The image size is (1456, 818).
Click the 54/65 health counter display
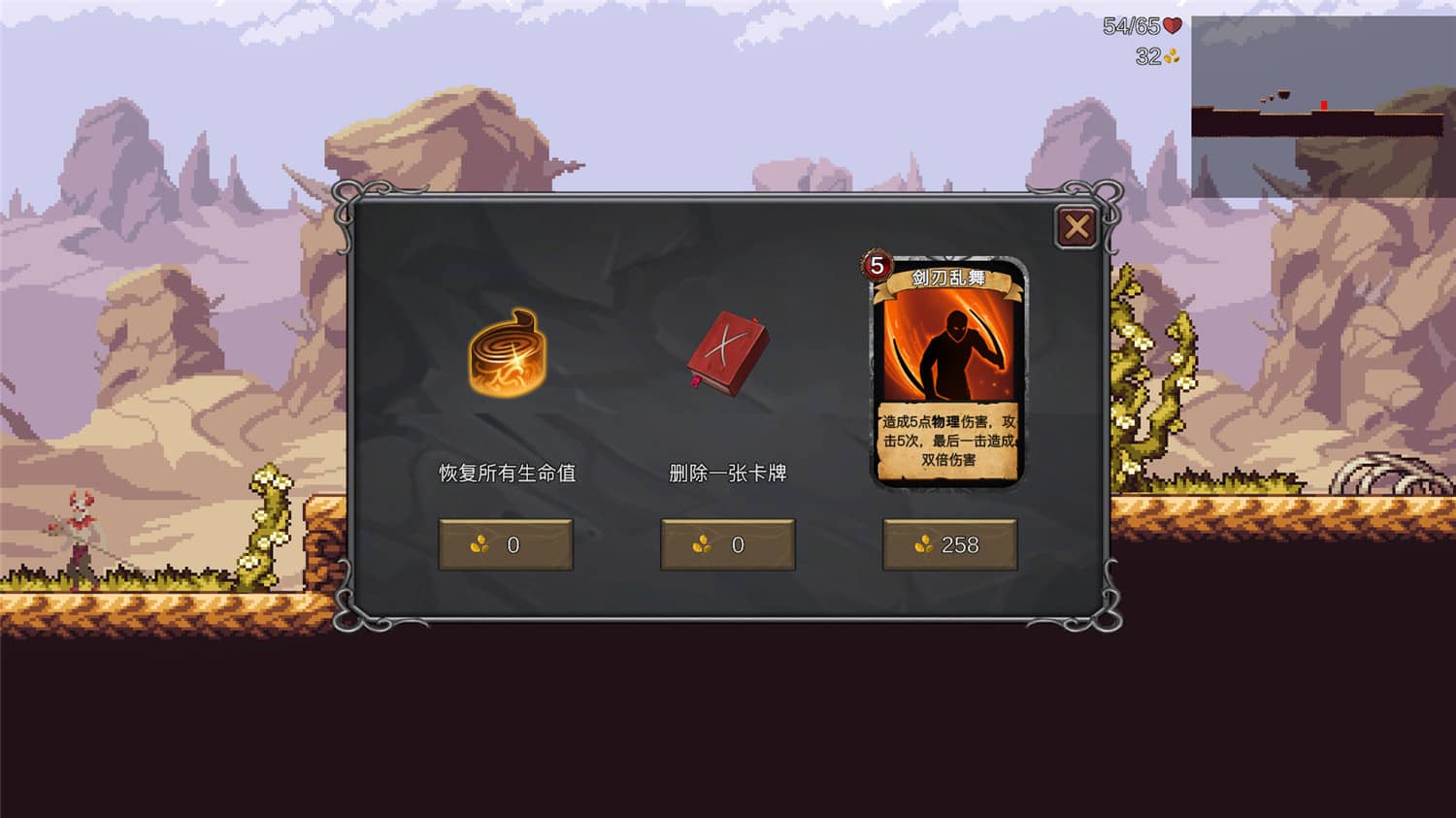point(1131,24)
